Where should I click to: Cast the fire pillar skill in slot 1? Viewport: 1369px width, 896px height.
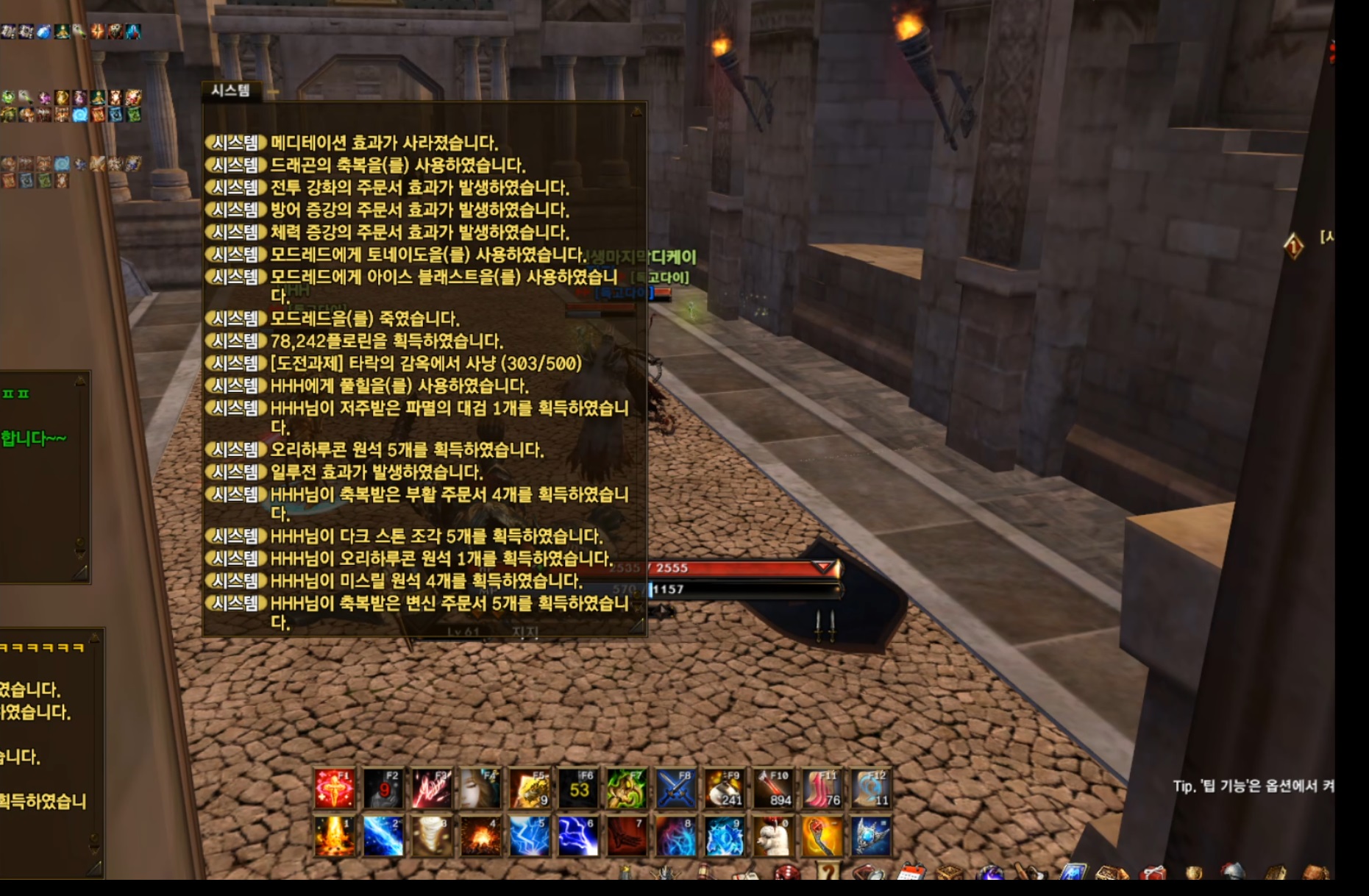[x=334, y=836]
